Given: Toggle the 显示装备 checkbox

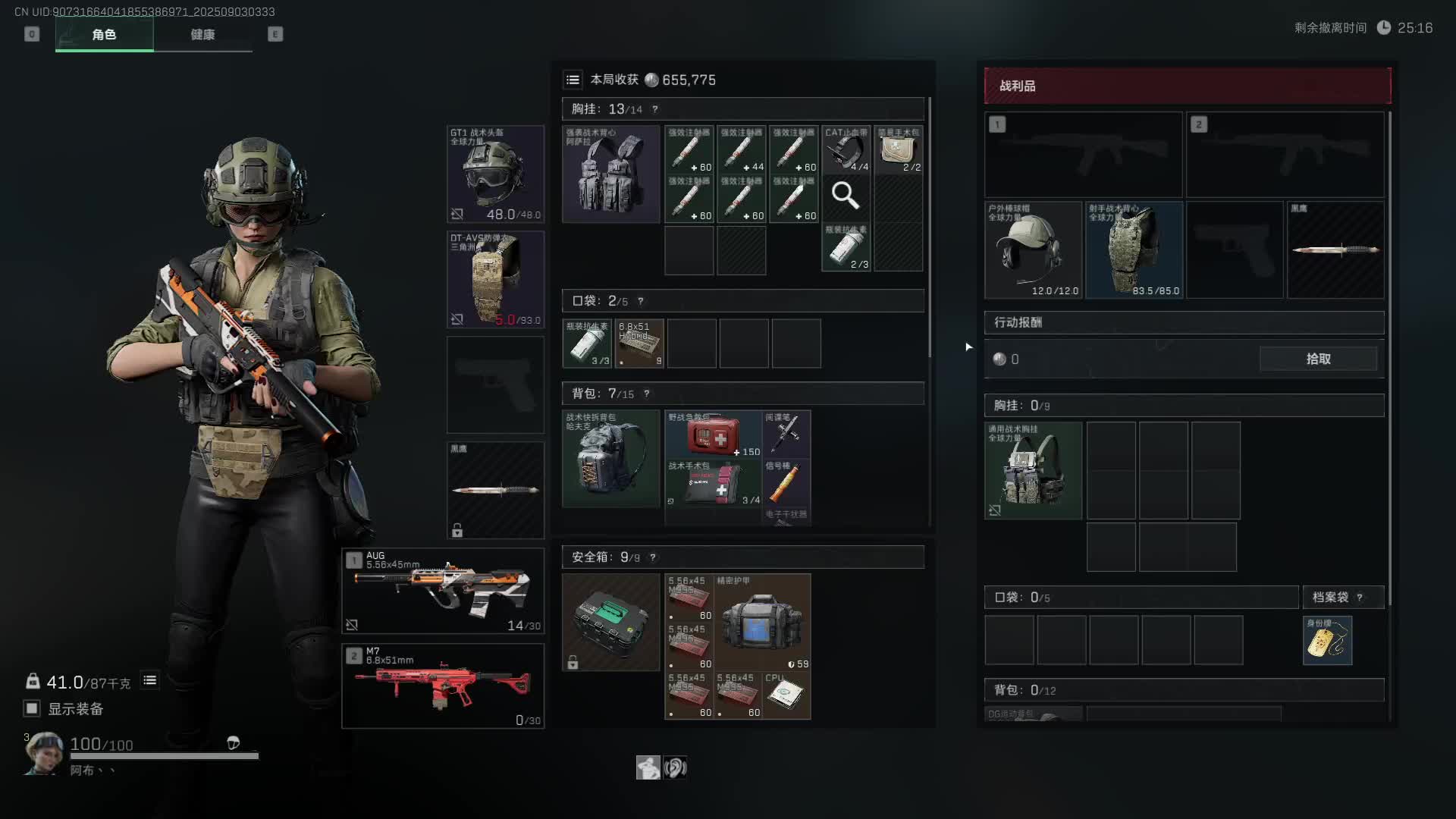Looking at the screenshot, I should [x=32, y=708].
